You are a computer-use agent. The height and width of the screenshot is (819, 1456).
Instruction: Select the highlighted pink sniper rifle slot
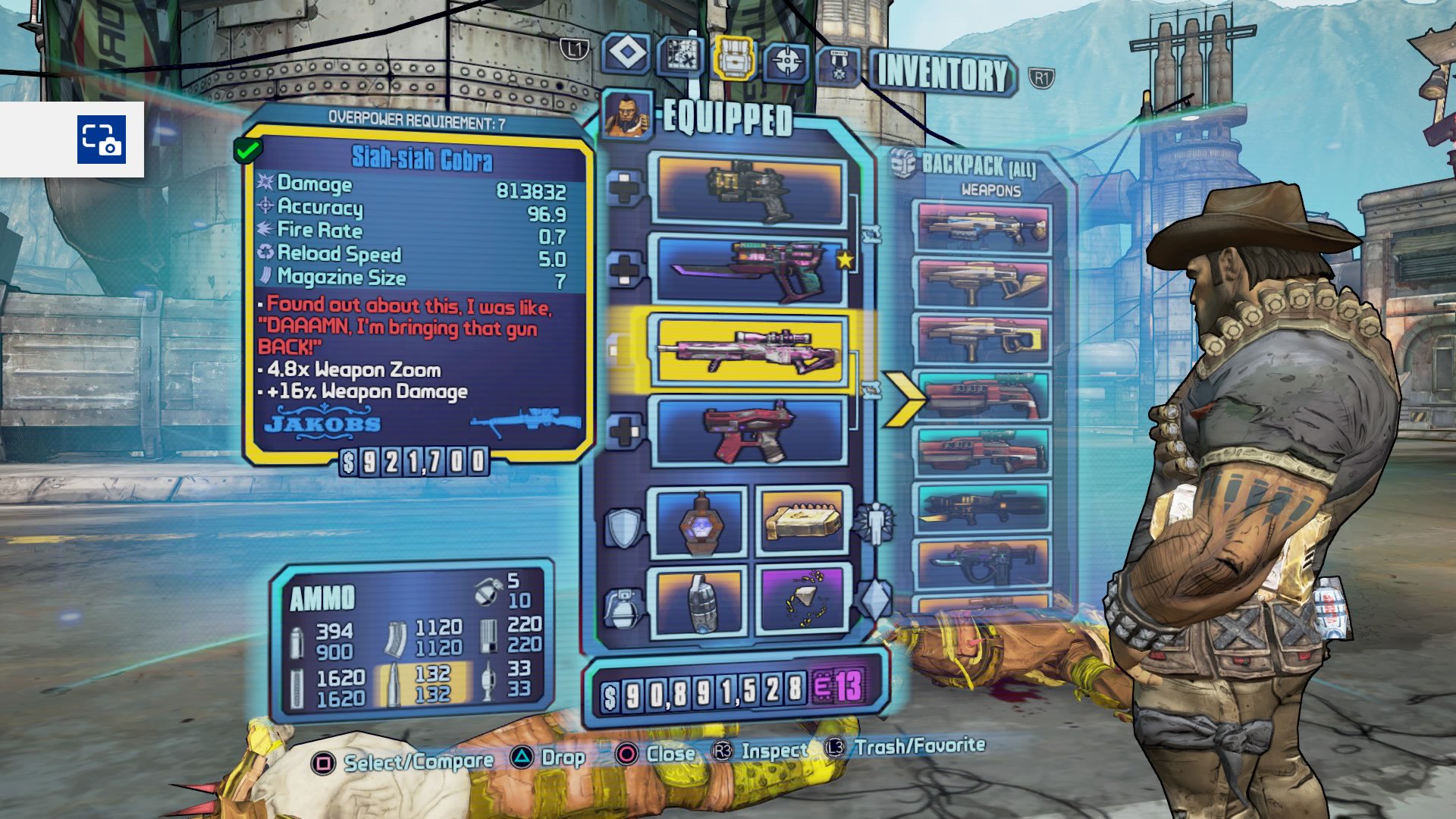tap(750, 350)
